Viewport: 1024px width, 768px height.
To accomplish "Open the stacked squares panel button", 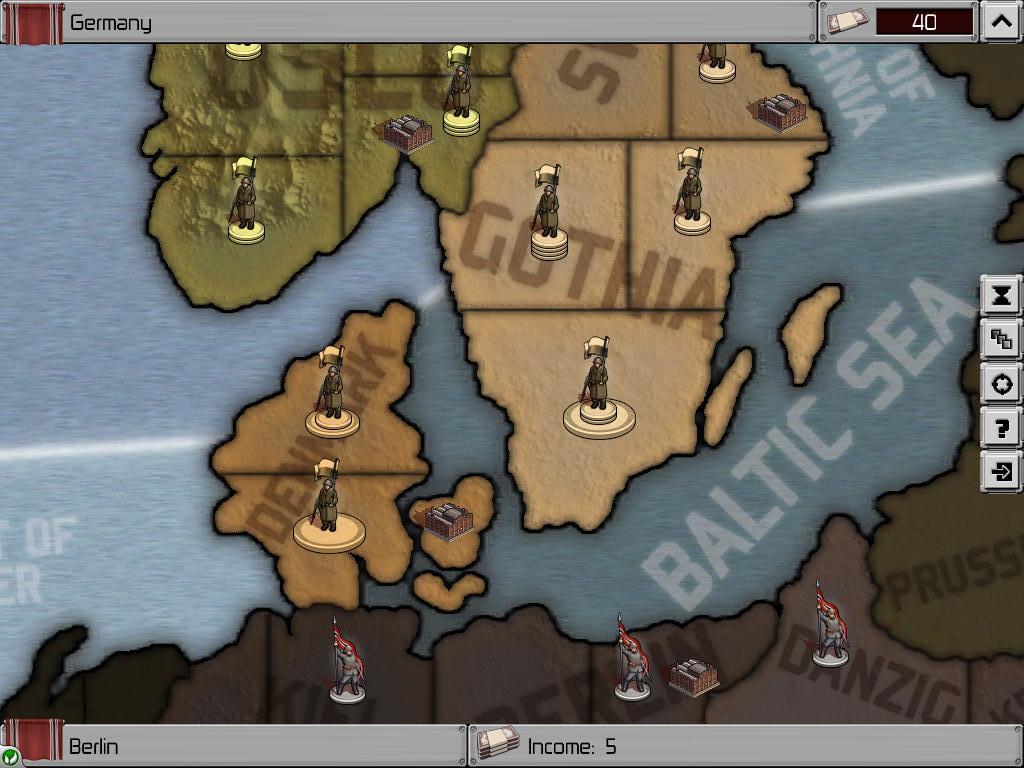I will (x=1001, y=340).
